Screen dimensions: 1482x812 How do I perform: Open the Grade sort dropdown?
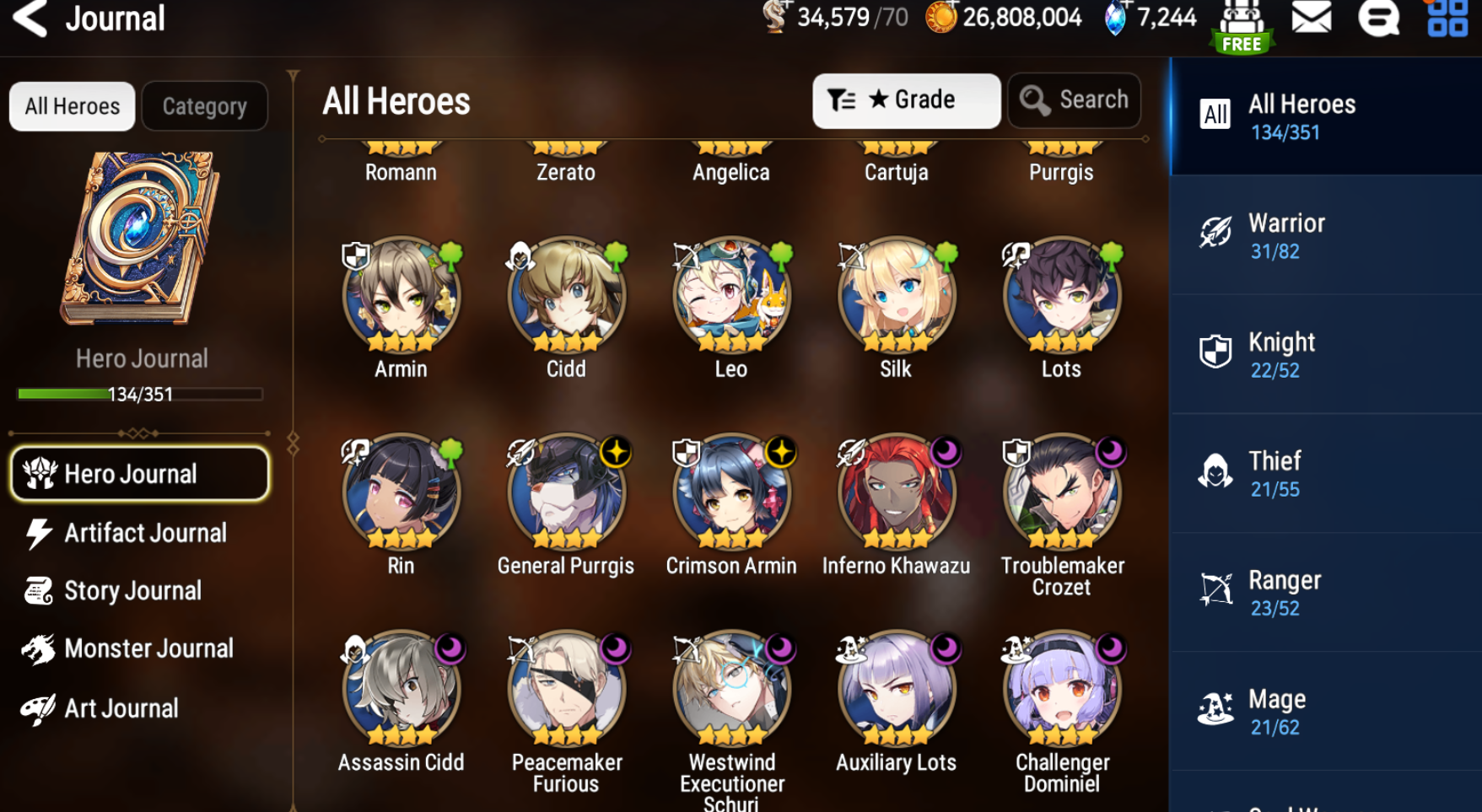[906, 100]
